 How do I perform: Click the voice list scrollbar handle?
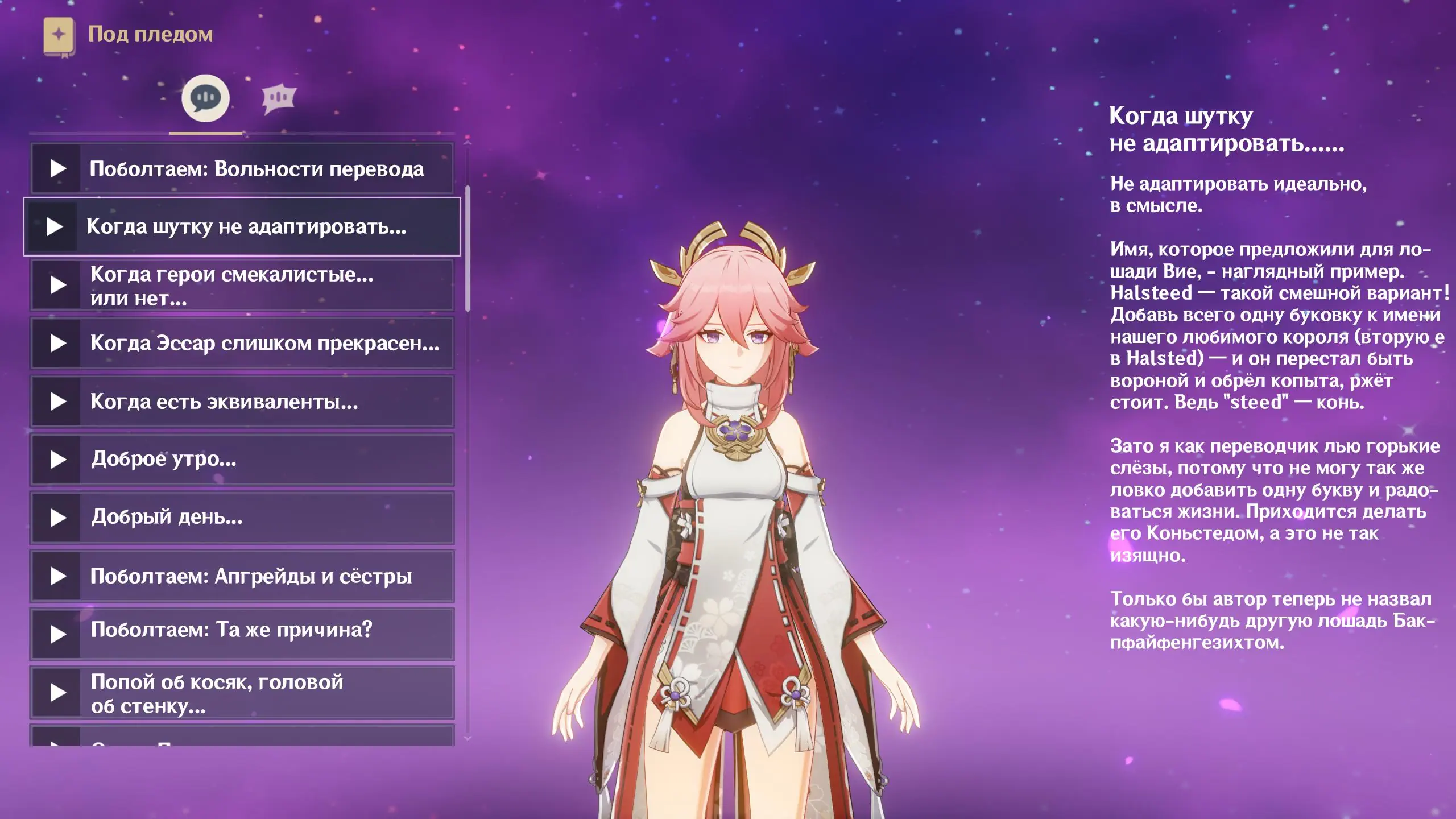(x=468, y=249)
